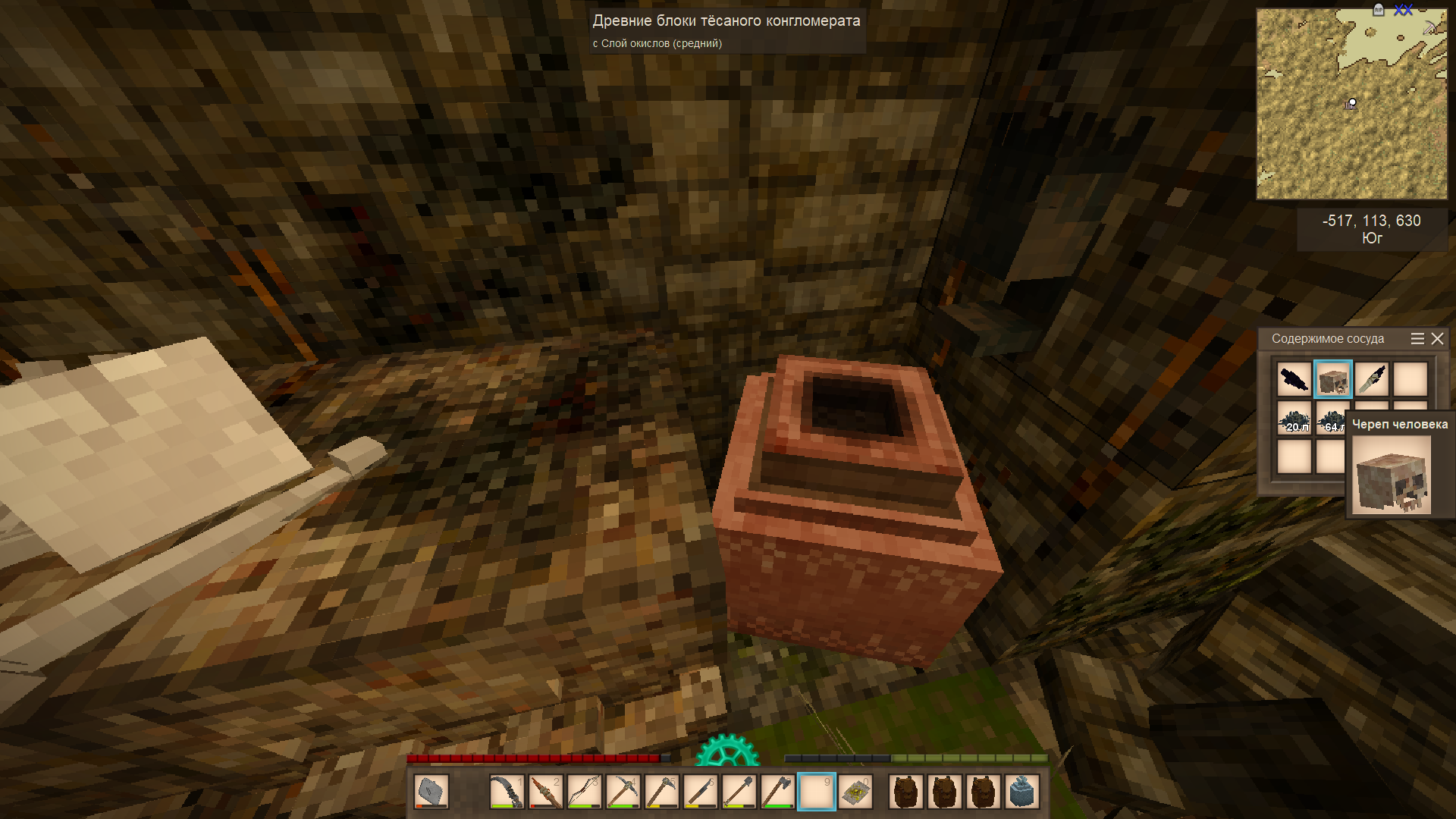1456x819 pixels.
Task: Equip the shovel in hotbar slot 7
Action: click(x=739, y=792)
